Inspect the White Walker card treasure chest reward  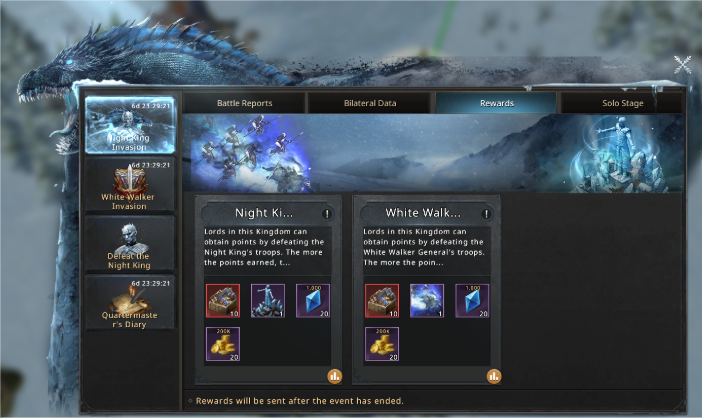click(x=381, y=300)
